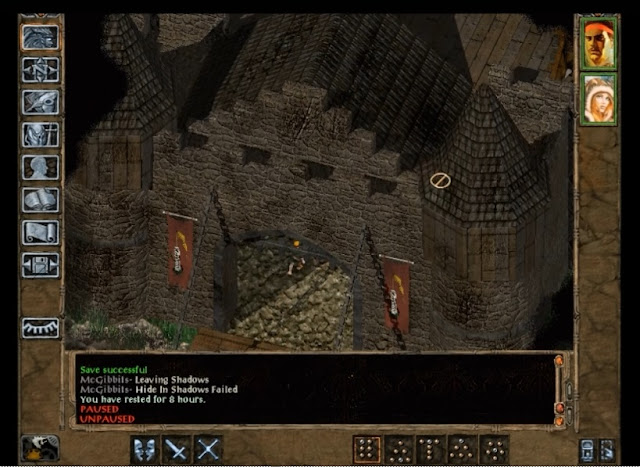Show the inventory screen

[x=41, y=134]
